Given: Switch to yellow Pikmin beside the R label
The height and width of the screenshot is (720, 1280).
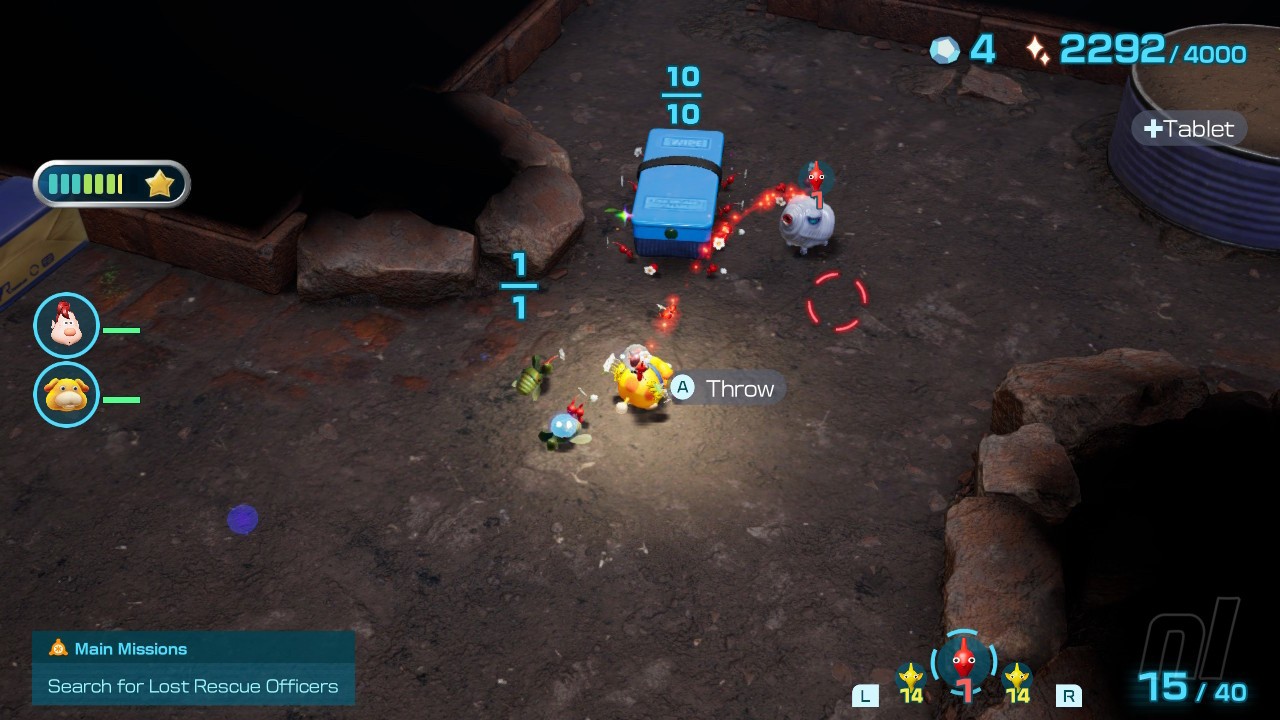Looking at the screenshot, I should 1017,681.
